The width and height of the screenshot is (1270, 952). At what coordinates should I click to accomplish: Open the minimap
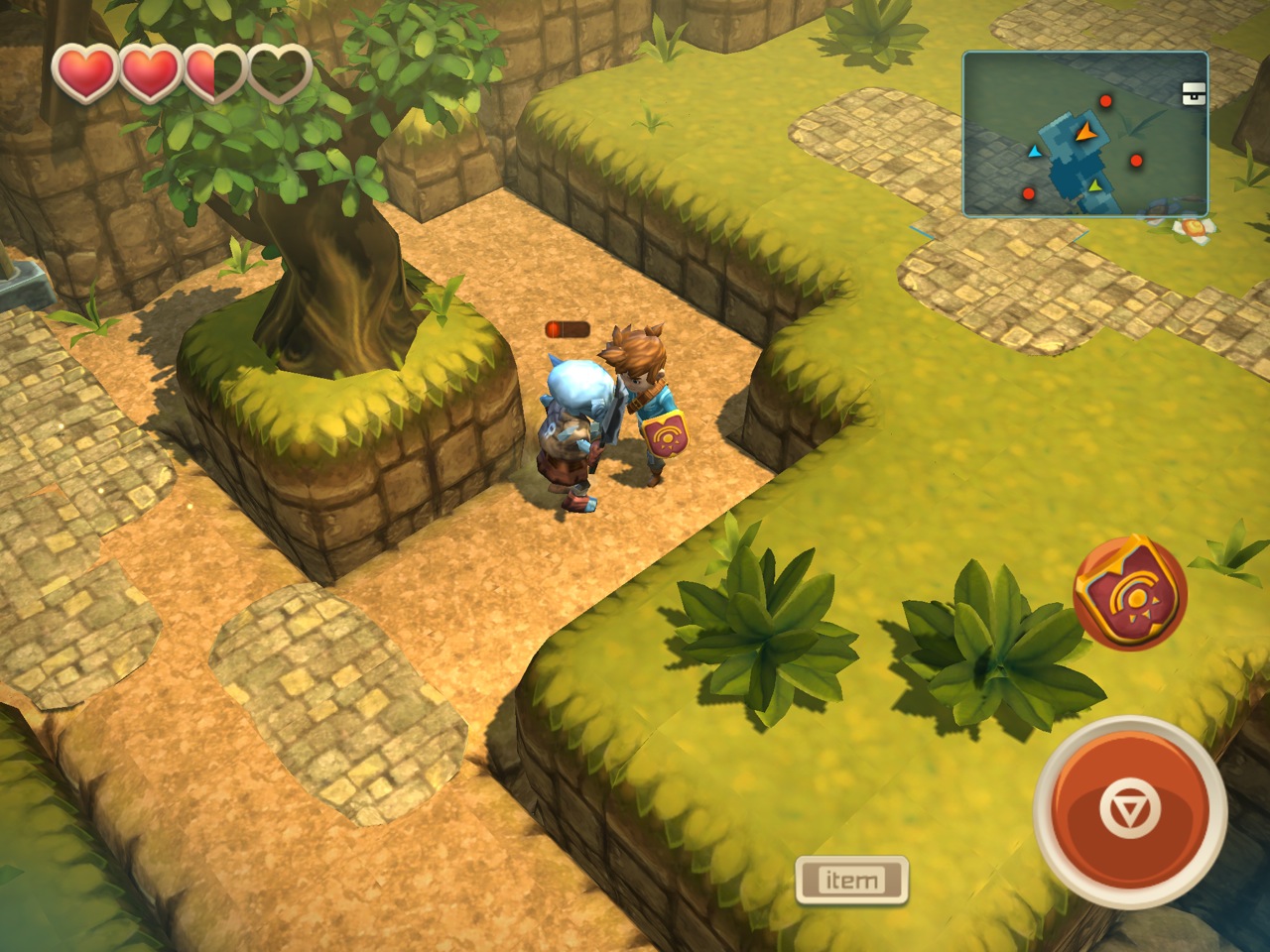coord(1084,135)
